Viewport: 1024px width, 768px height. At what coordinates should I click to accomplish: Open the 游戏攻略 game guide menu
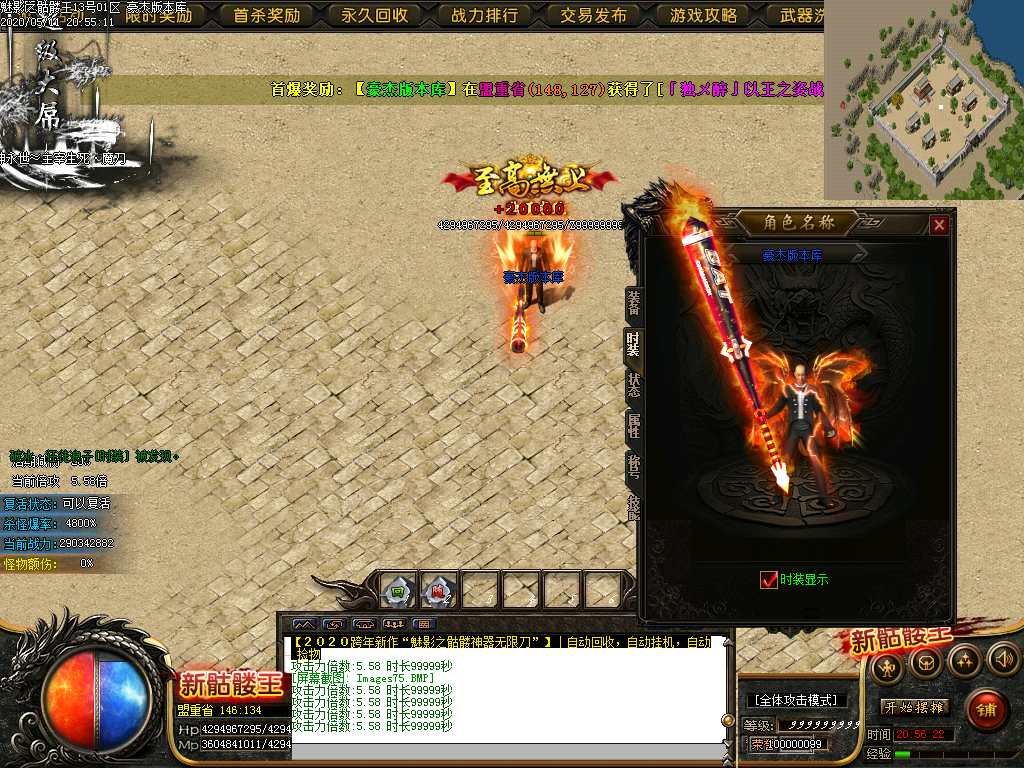click(x=703, y=15)
